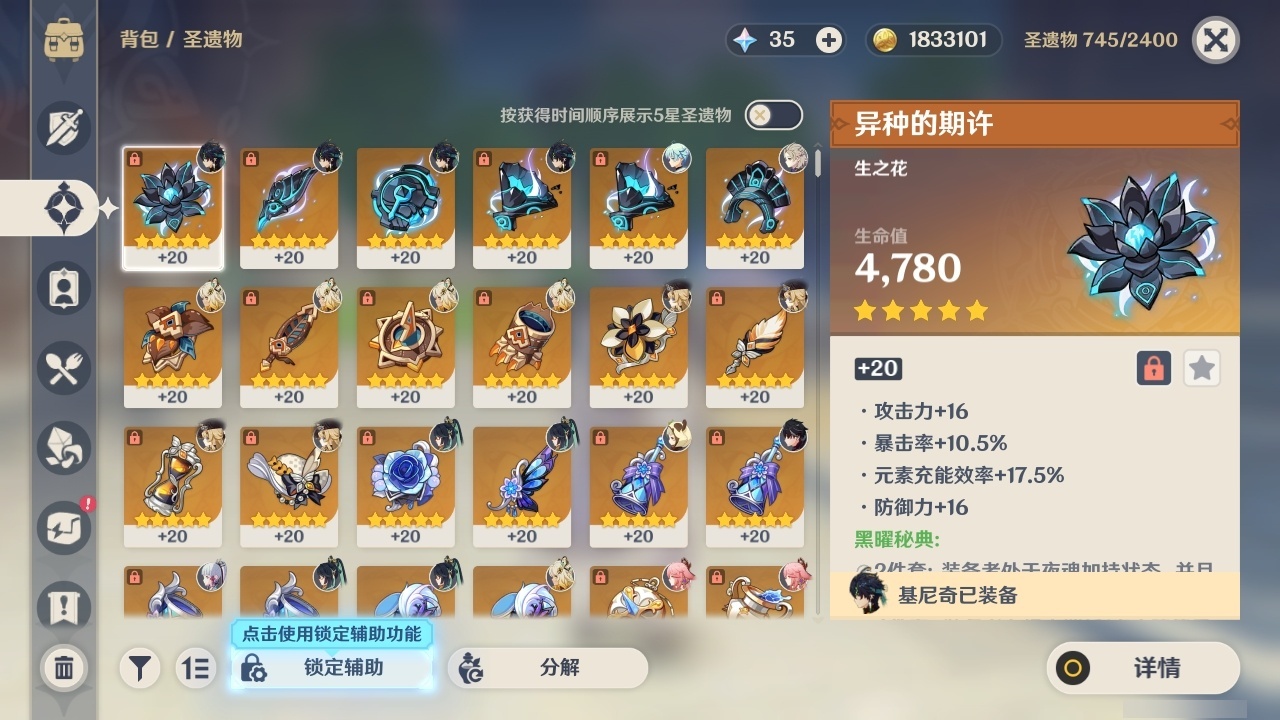
Task: Open the gadgets tab showing red notification
Action: (64, 528)
